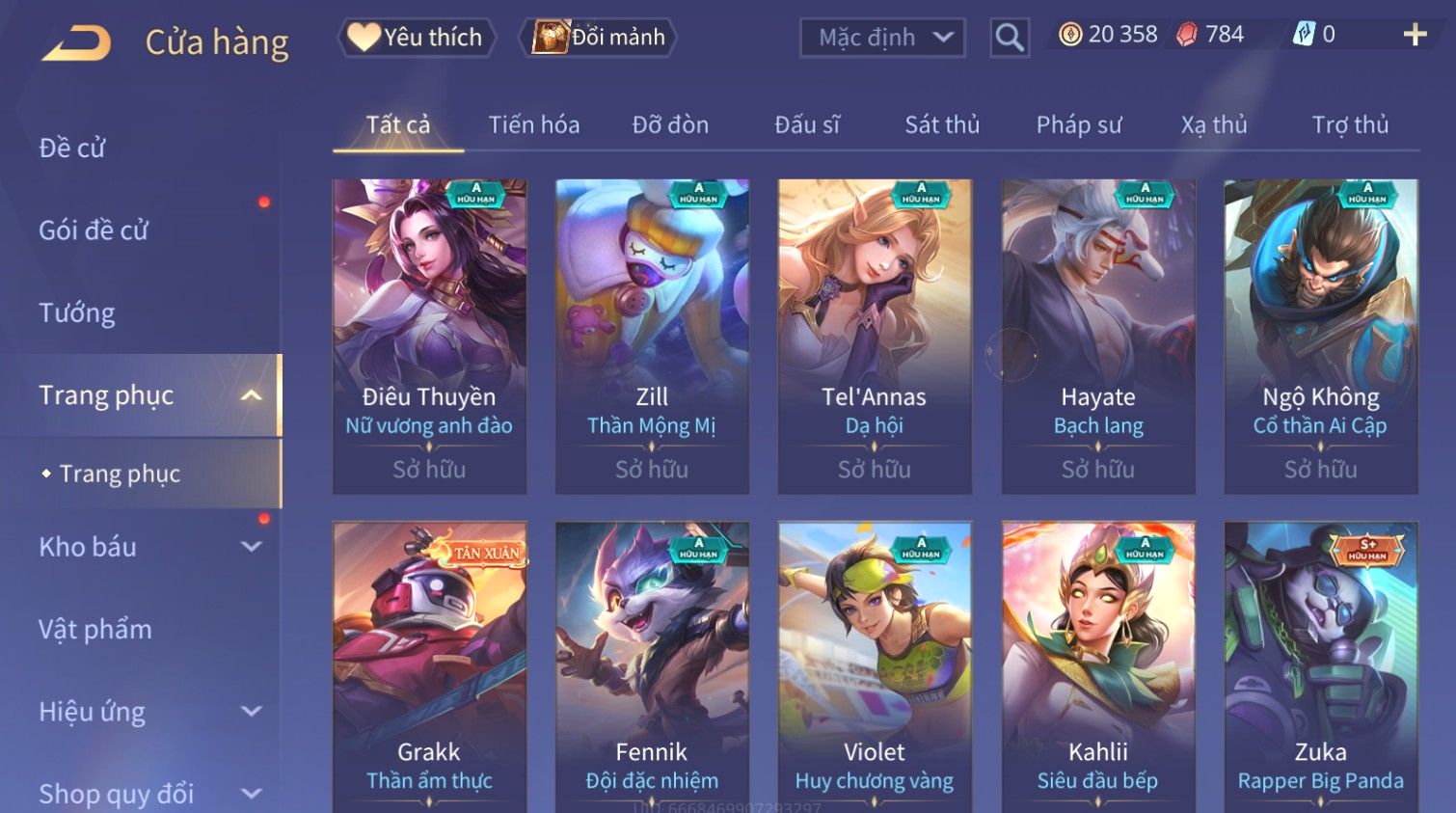Open the Đề cử menu entry

click(72, 149)
